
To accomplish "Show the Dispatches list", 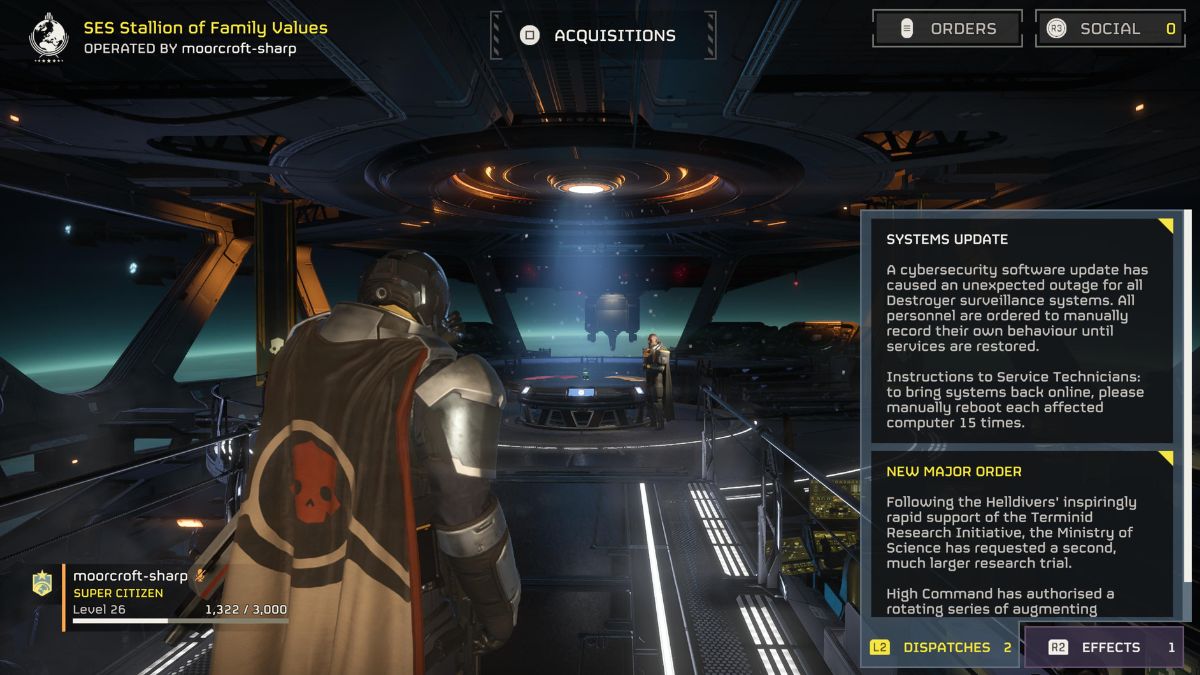I will (x=940, y=647).
